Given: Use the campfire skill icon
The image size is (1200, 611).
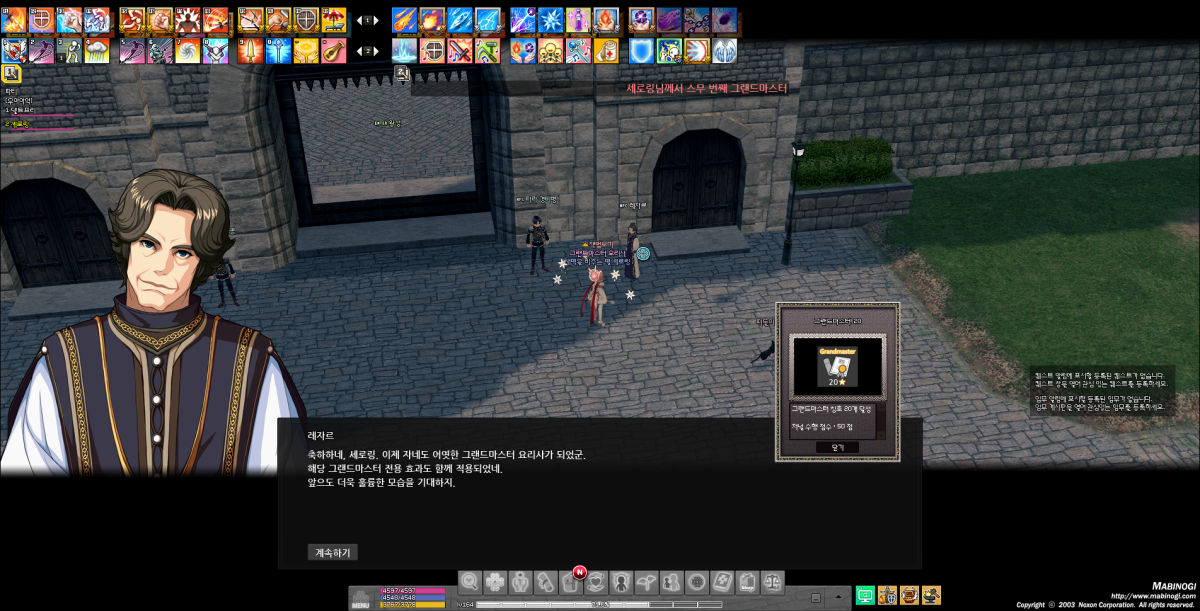Looking at the screenshot, I should (606, 19).
